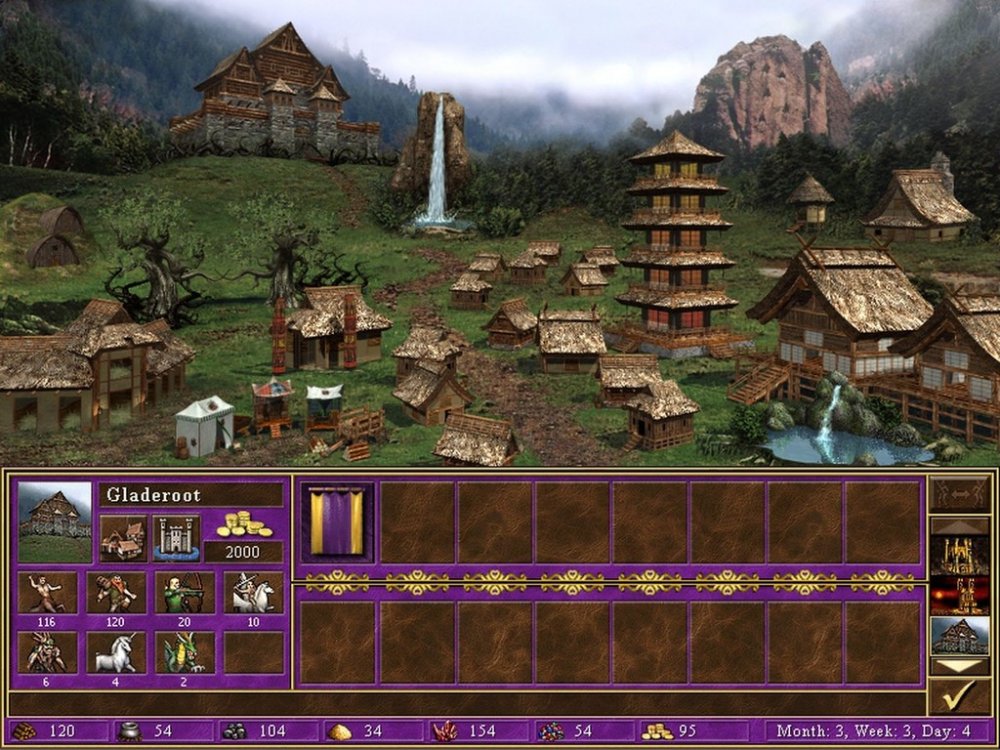Screen dimensions: 1000x750
Task: Open the Gladeroot town portrait
Action: tap(55, 521)
